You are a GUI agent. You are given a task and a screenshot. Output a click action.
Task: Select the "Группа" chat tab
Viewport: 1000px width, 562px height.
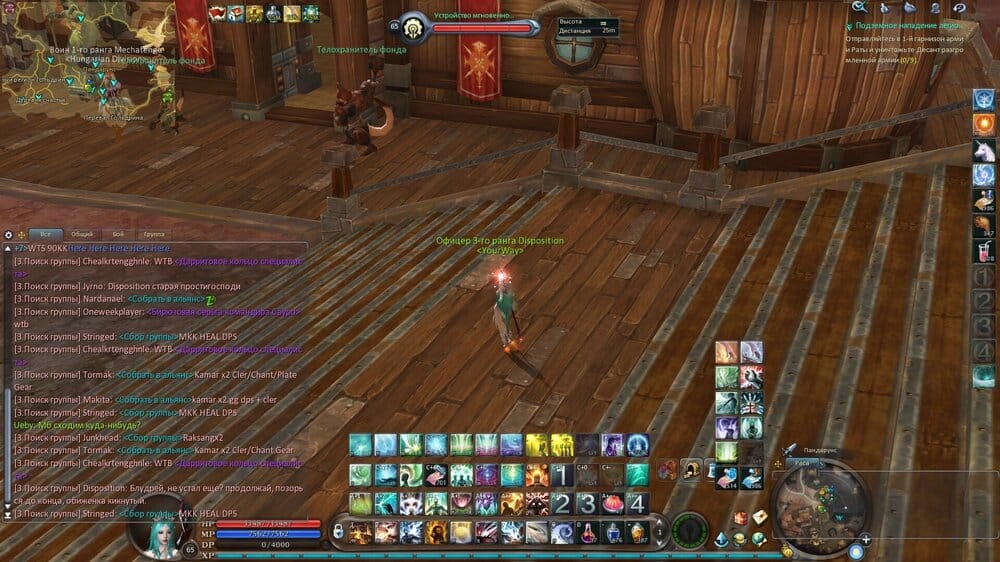tap(153, 234)
